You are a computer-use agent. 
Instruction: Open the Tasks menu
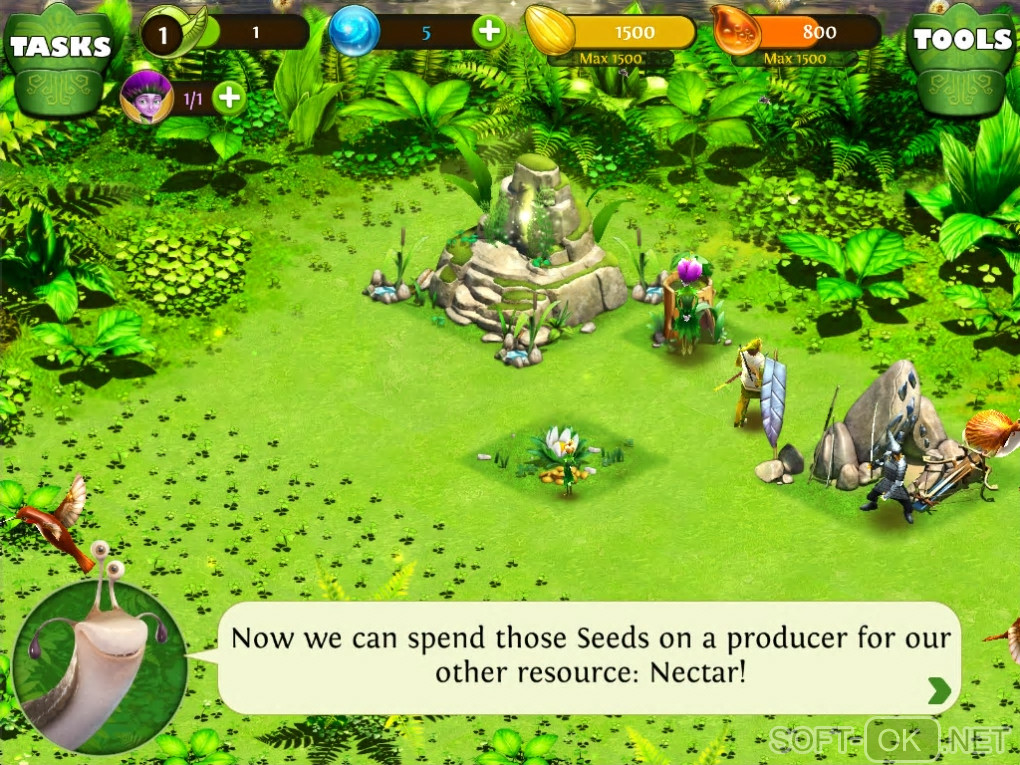tap(58, 53)
